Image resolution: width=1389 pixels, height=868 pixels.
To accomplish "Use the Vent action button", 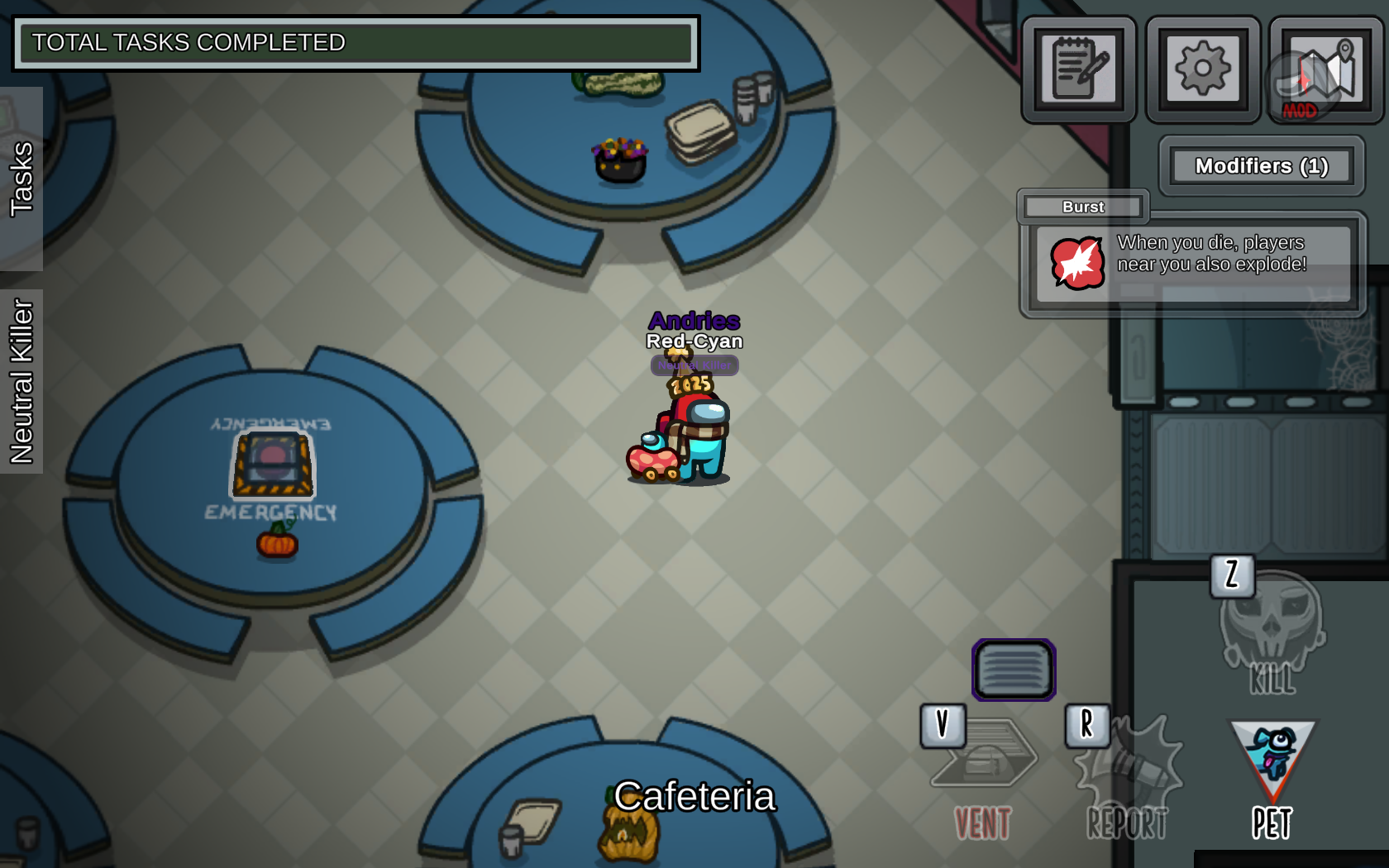I will pyautogui.click(x=983, y=775).
